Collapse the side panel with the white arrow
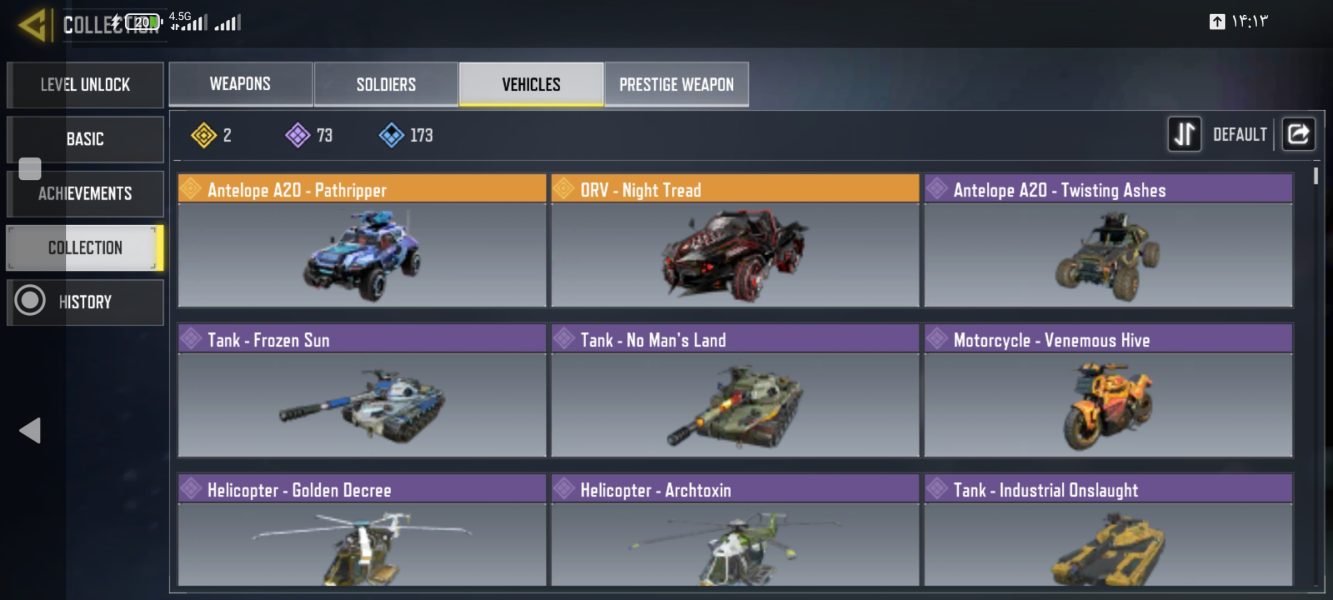The height and width of the screenshot is (600, 1333). (30, 430)
